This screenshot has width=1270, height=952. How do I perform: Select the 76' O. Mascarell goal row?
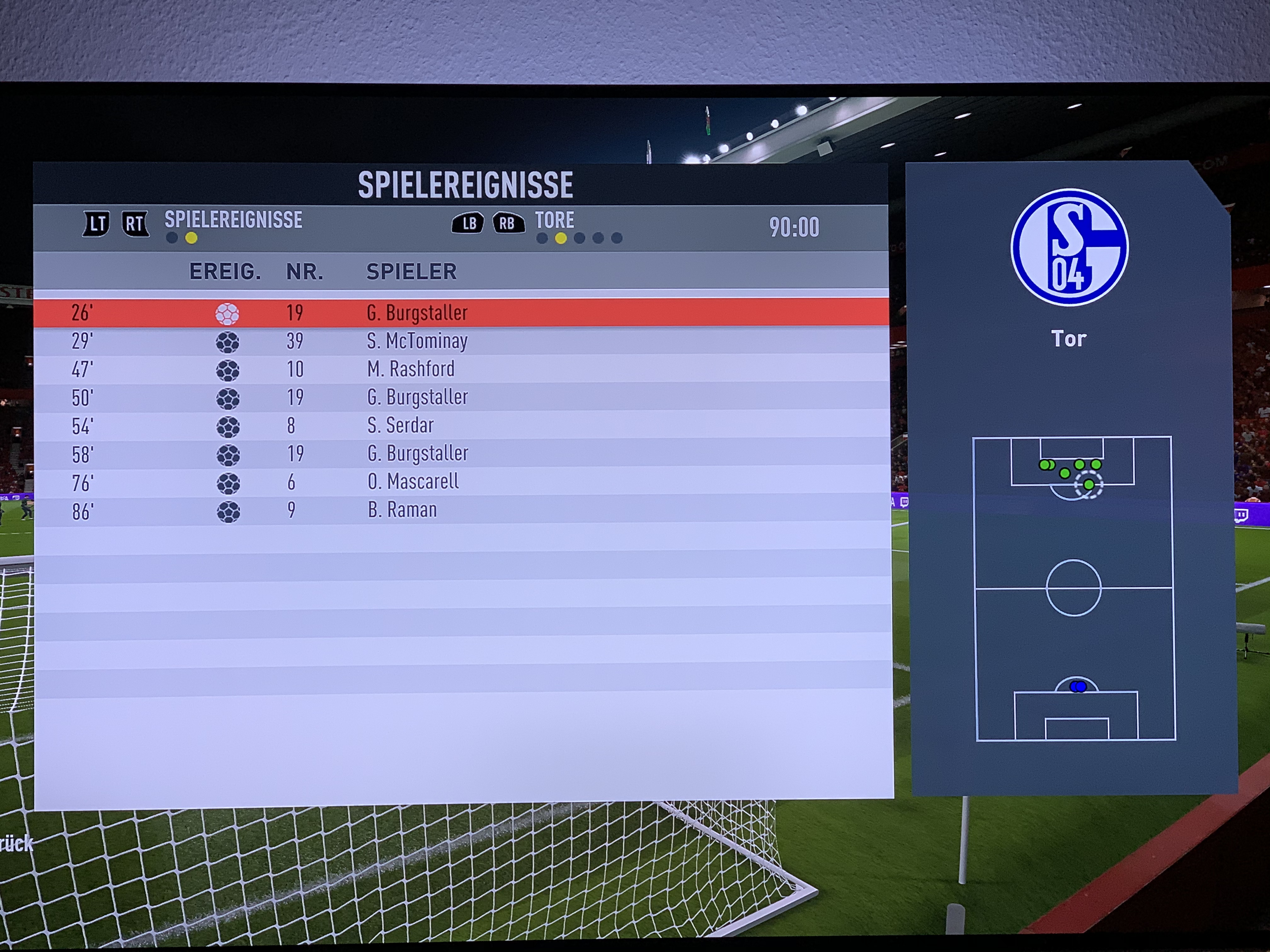[413, 481]
